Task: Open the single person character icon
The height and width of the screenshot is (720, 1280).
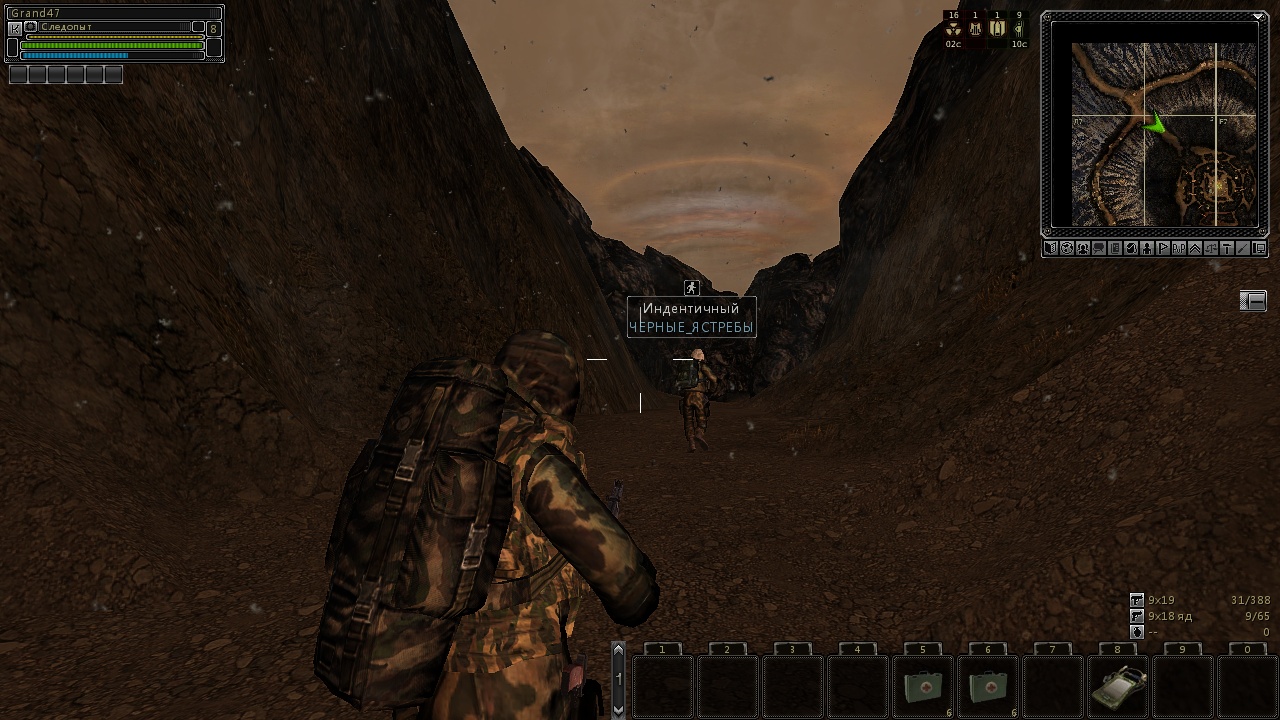Action: point(1147,248)
